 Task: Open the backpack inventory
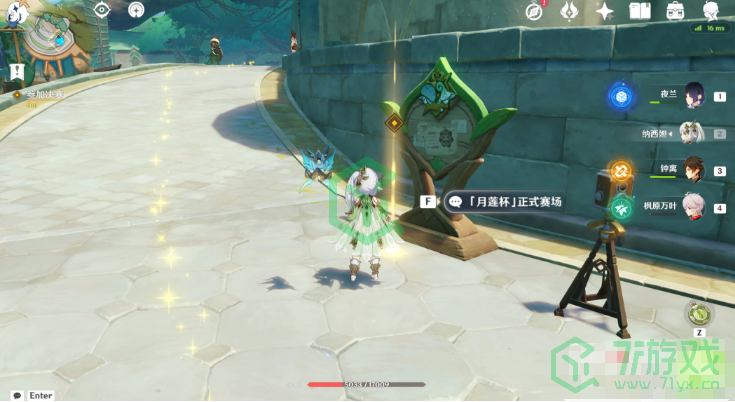point(676,11)
